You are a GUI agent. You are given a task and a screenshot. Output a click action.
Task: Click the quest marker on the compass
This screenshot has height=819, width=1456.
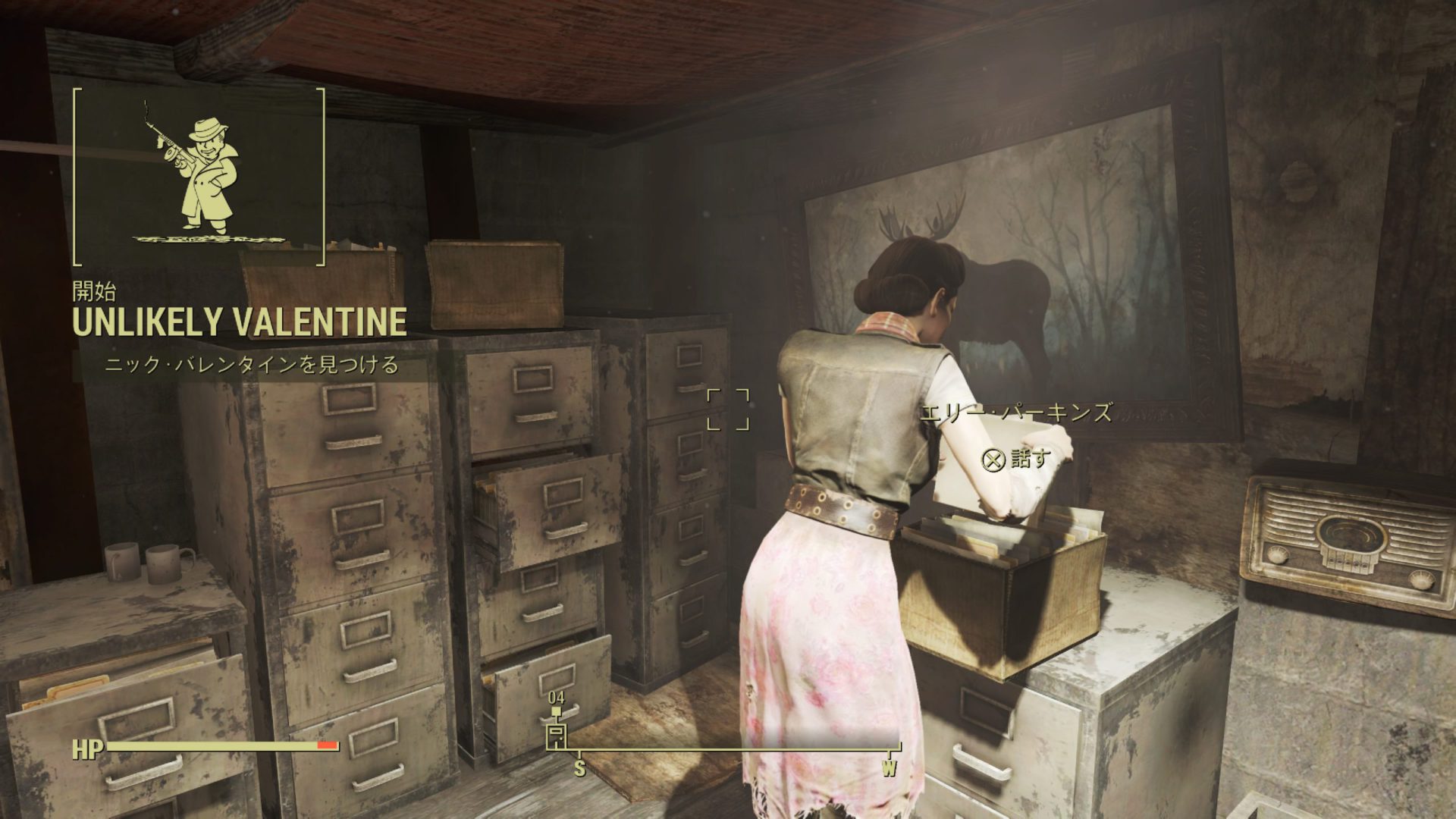point(557,734)
